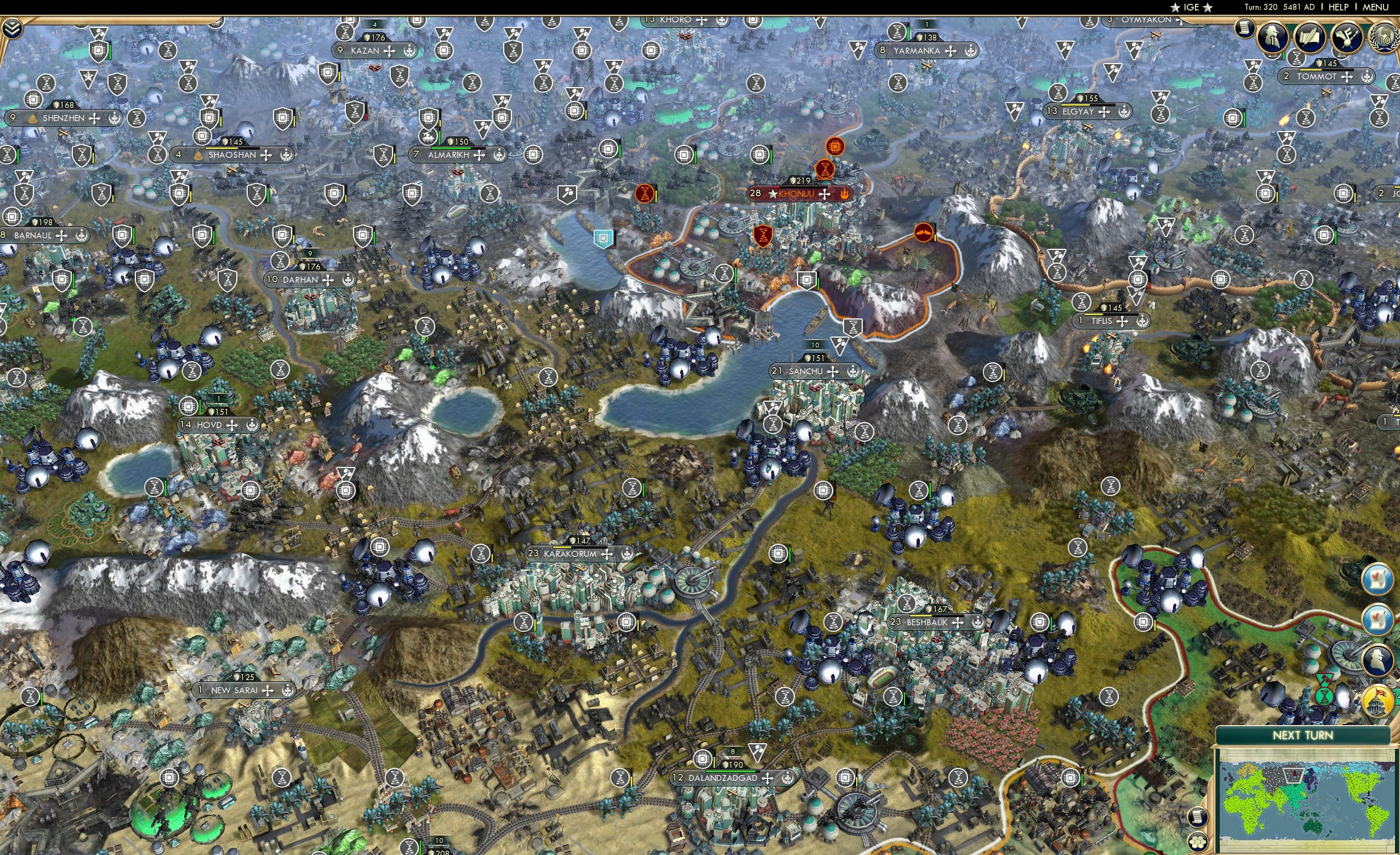Select the hourglass unit flag near Sanchu
The height and width of the screenshot is (855, 1400).
(853, 328)
